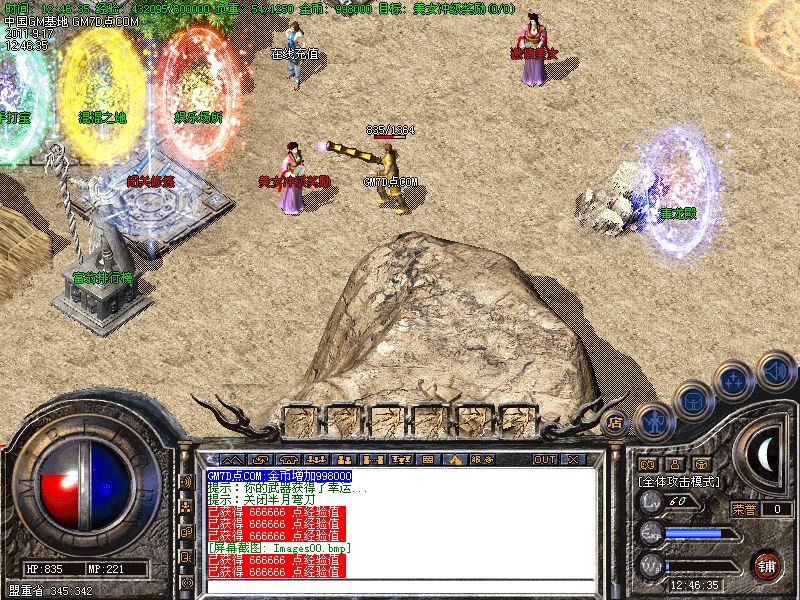Open the skills button with sparkle stars
This screenshot has width=800, height=600.
pos(734,381)
